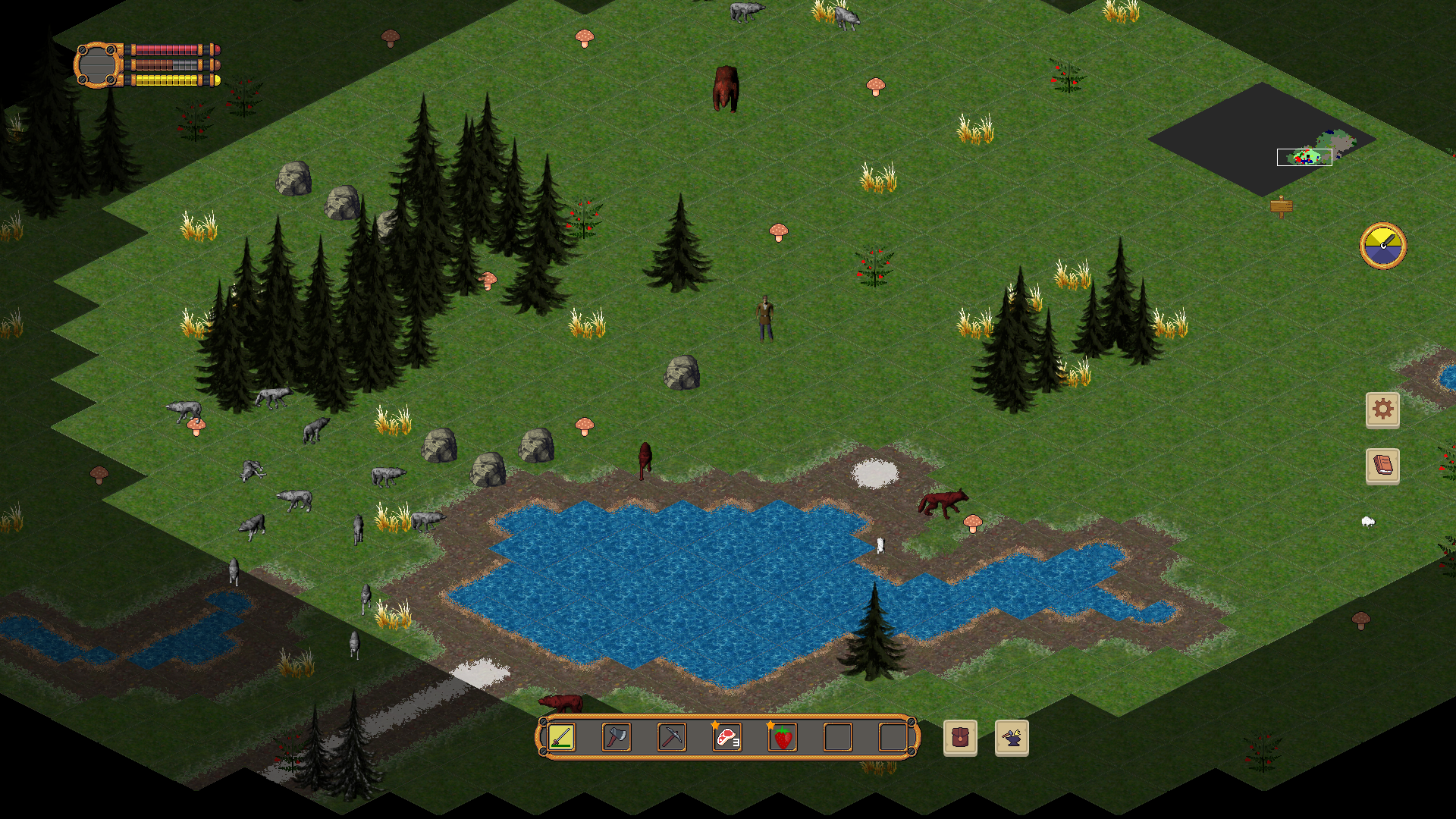Open the anvil crafting menu

coord(1012,738)
